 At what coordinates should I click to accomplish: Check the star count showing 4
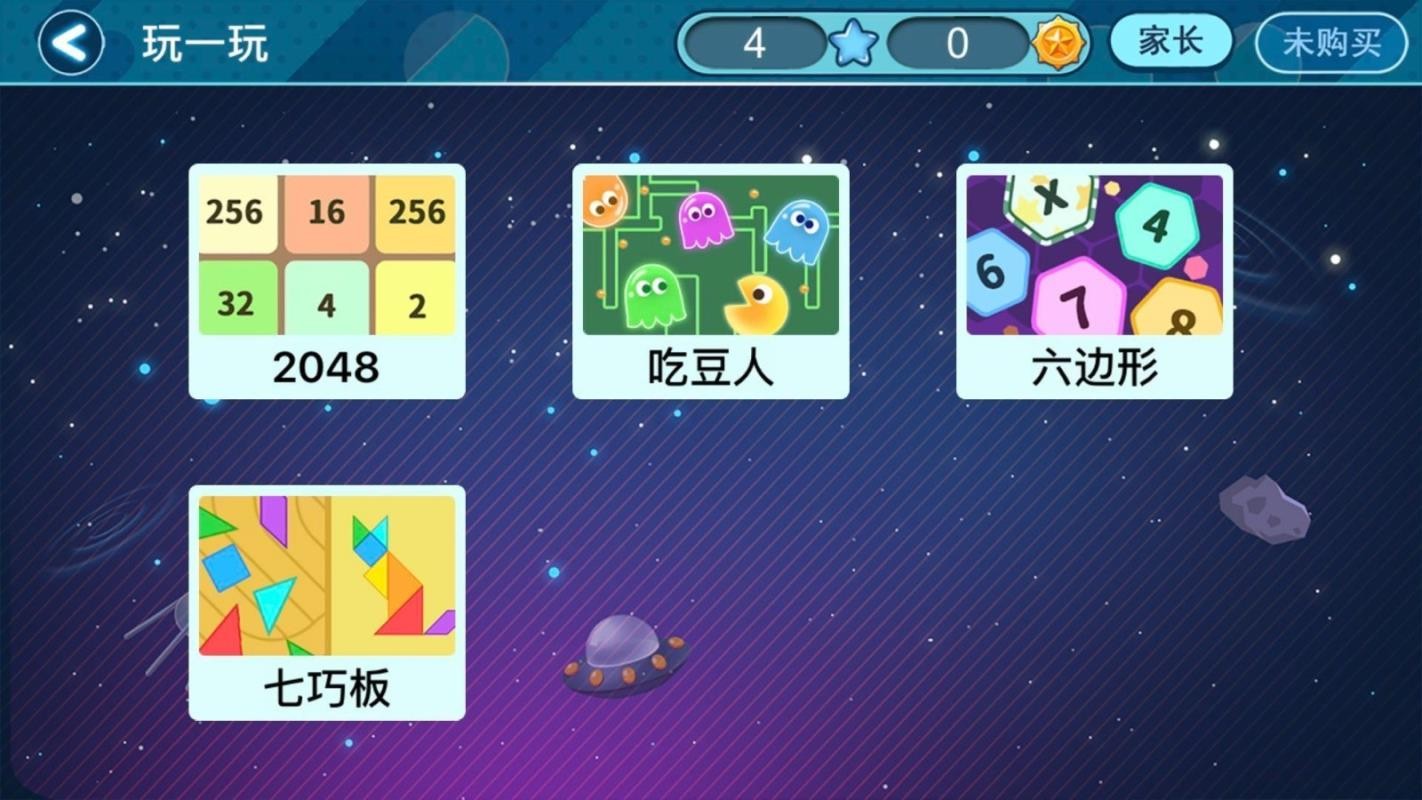pyautogui.click(x=757, y=43)
